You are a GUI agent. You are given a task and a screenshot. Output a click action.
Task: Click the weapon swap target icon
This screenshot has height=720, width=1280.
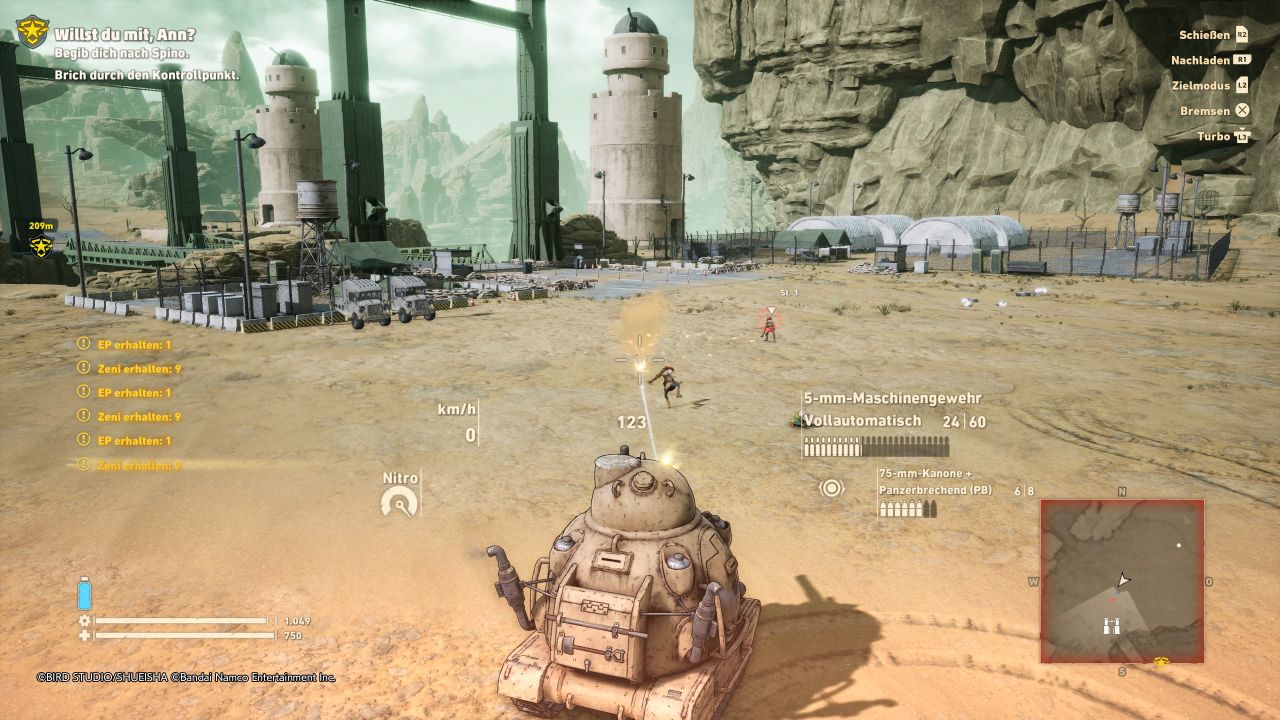[831, 488]
